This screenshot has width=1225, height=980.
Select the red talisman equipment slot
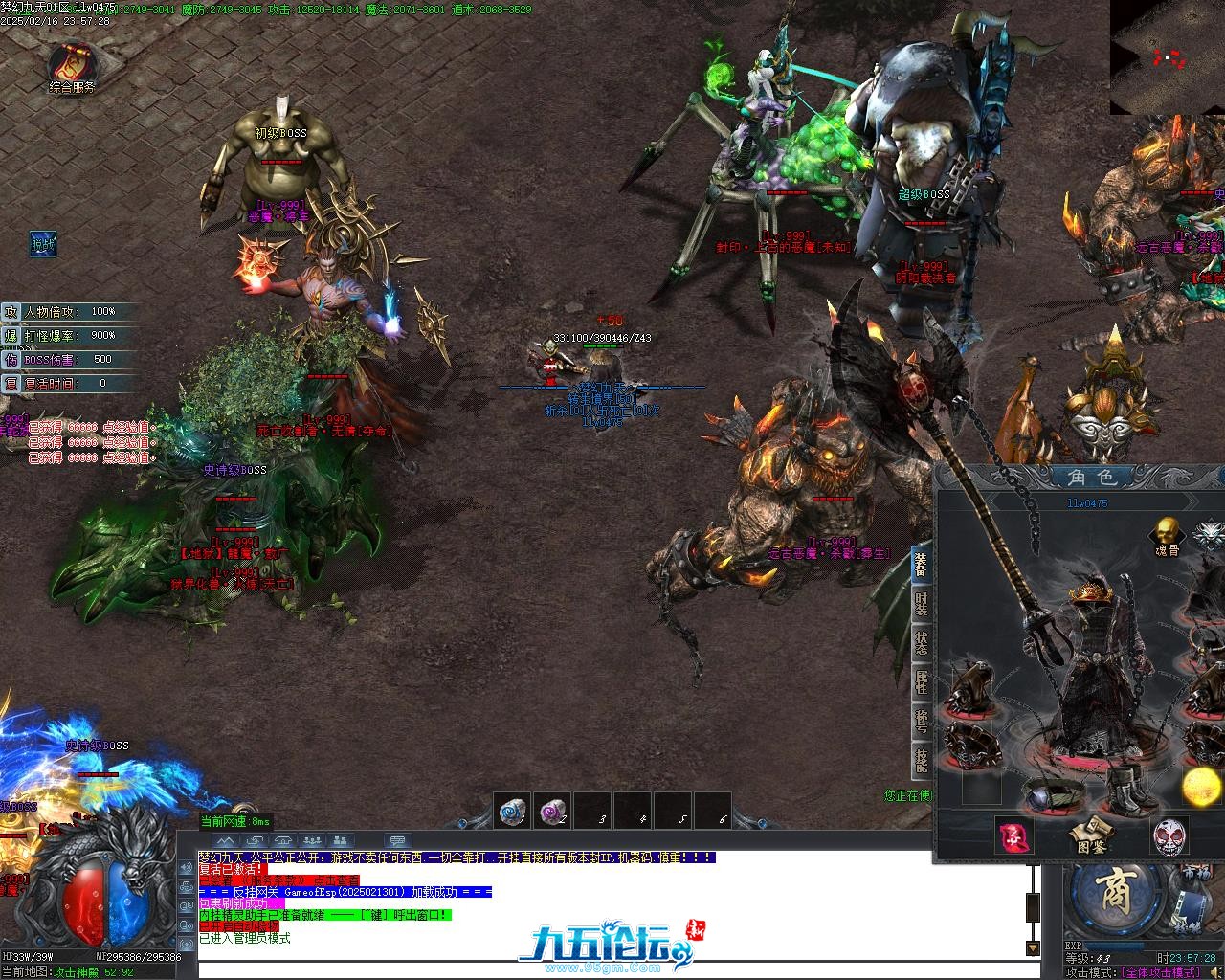[1013, 836]
